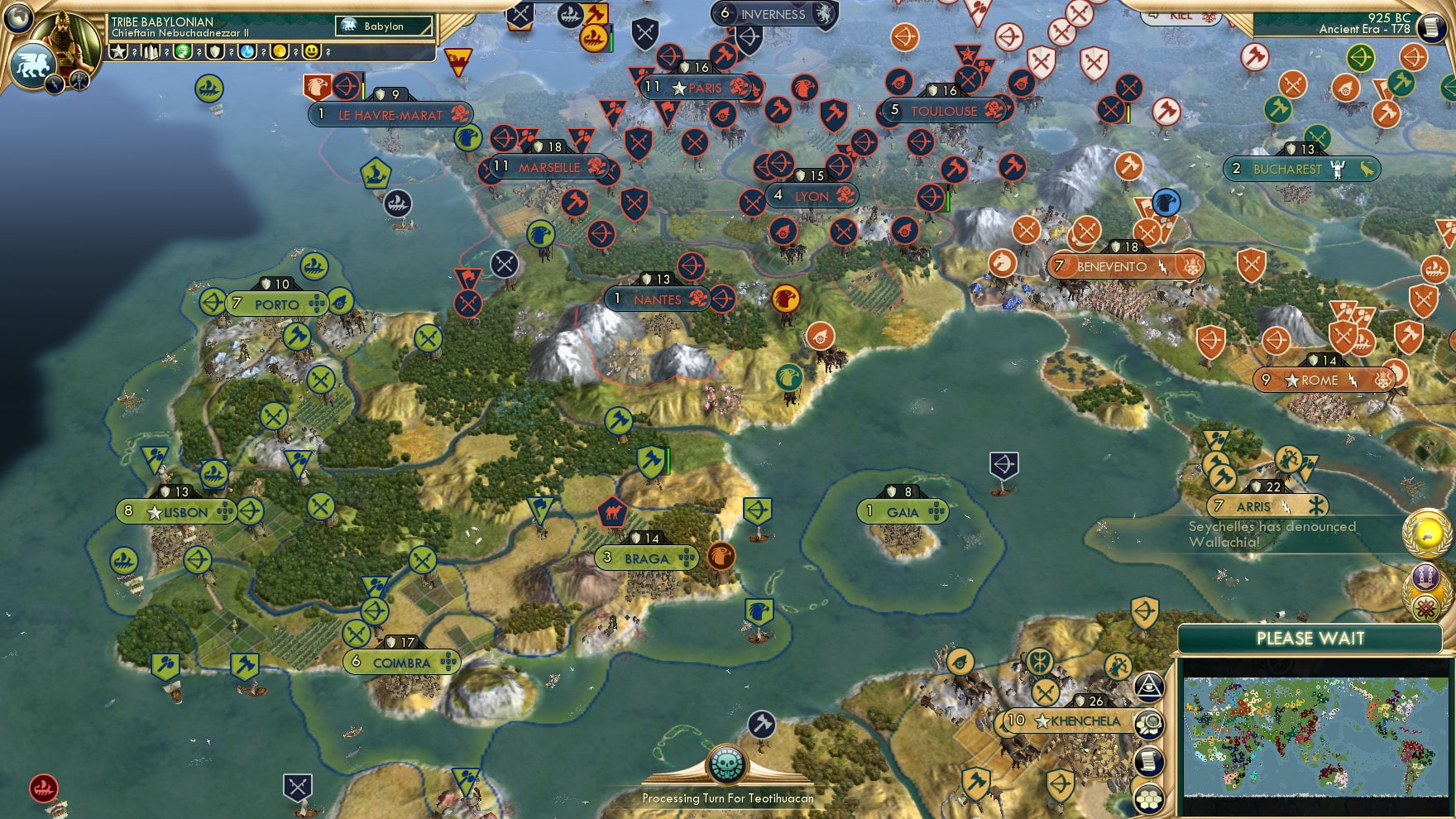Open the all-seeing eye strategic view icon near minimap
Viewport: 1456px width, 819px height.
[x=1149, y=687]
